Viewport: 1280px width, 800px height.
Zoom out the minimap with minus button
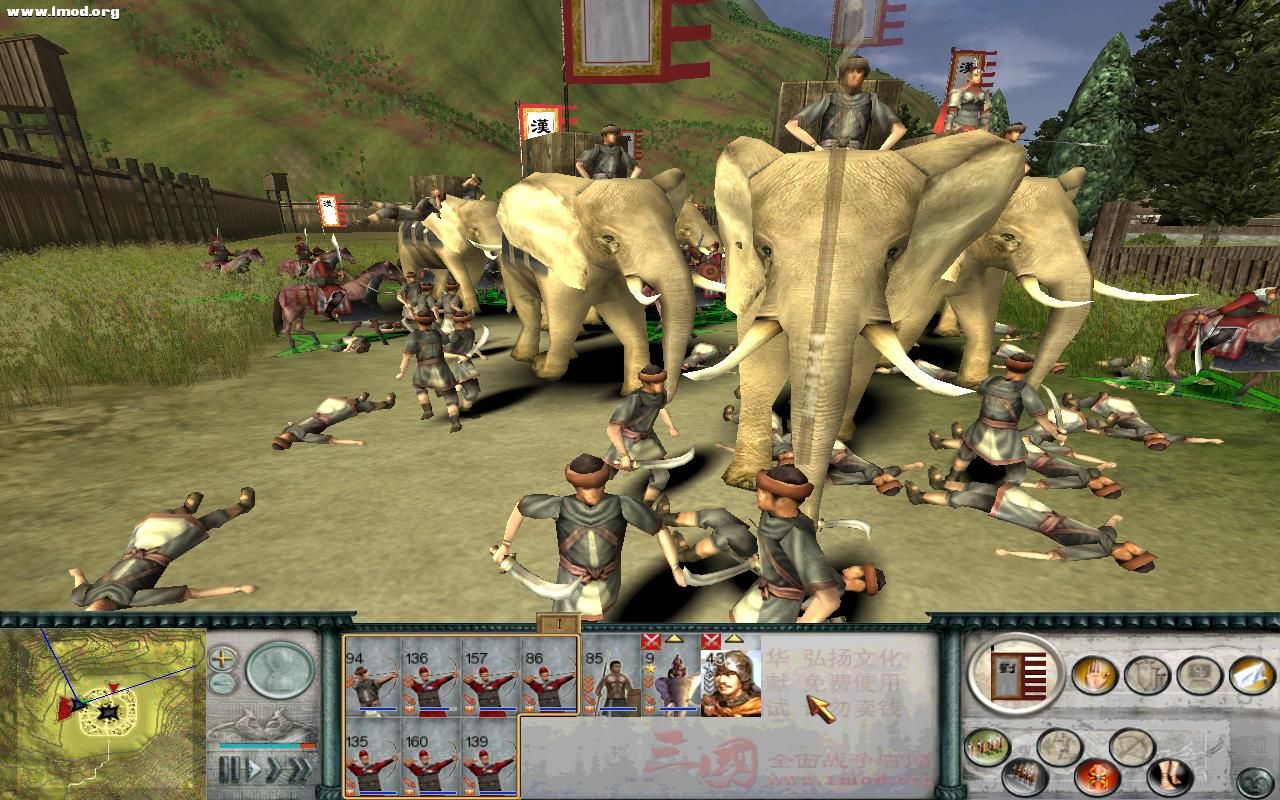click(x=223, y=684)
